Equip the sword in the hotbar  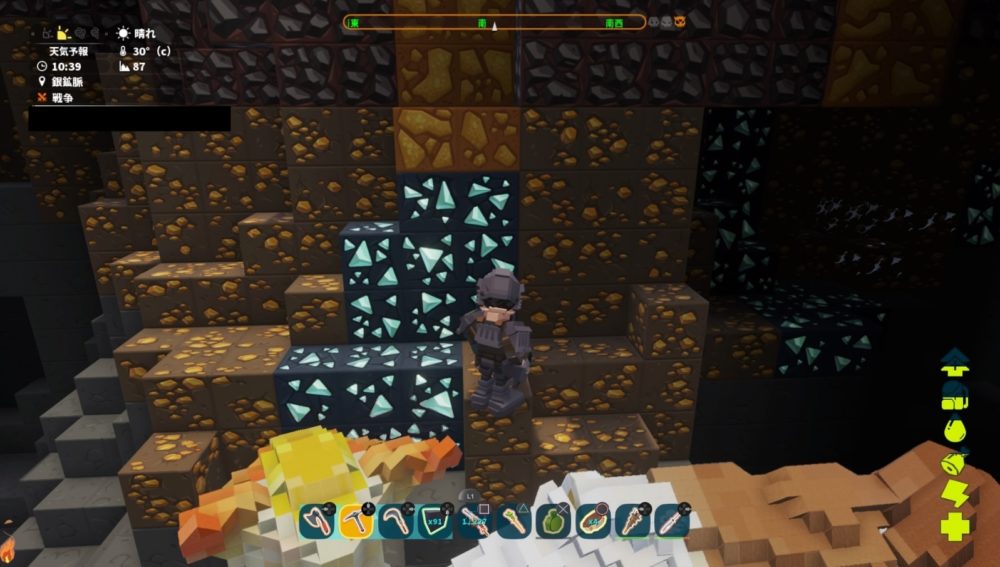pyautogui.click(x=474, y=521)
